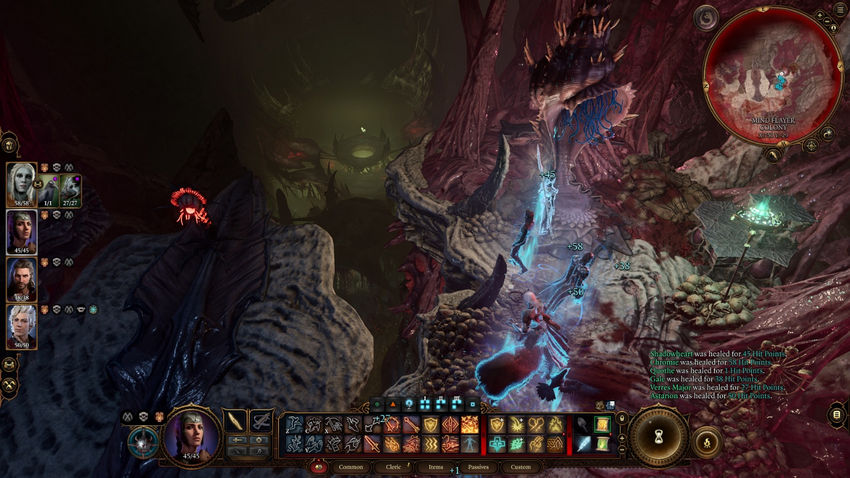Switch to the Cleric hotbar tab
850x478 pixels.
click(394, 467)
